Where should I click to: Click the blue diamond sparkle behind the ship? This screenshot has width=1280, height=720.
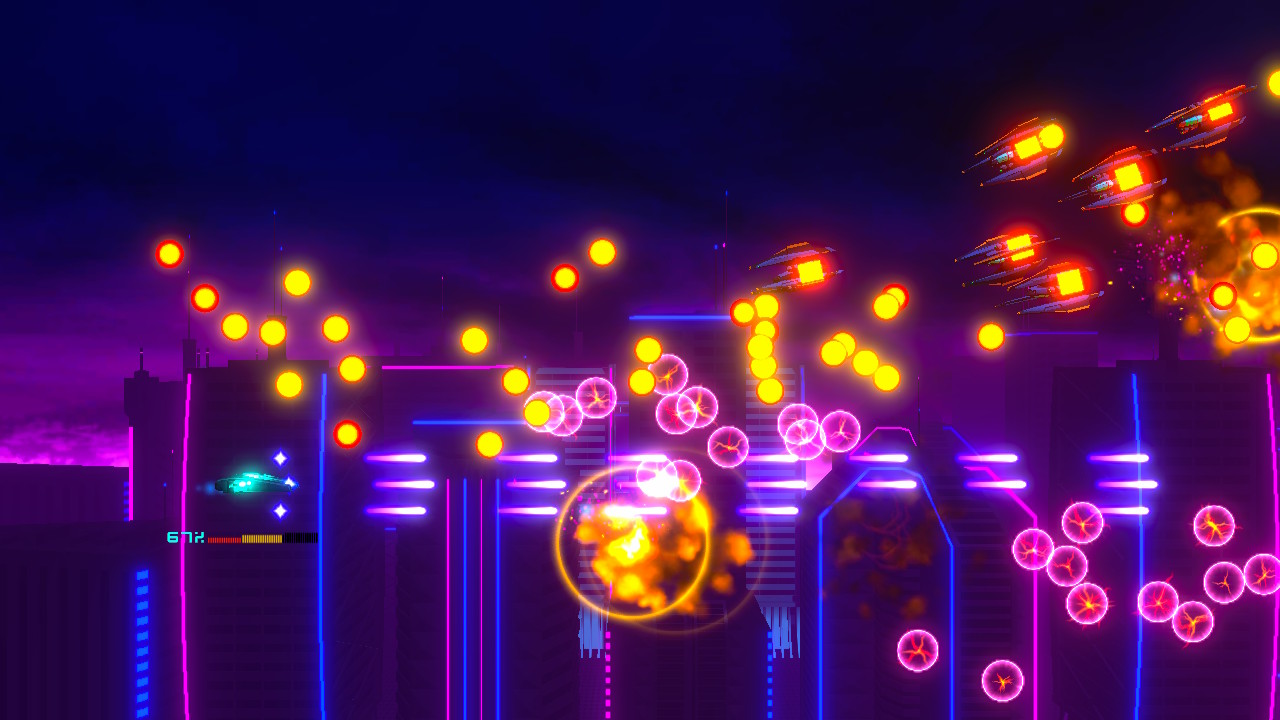[x=278, y=458]
